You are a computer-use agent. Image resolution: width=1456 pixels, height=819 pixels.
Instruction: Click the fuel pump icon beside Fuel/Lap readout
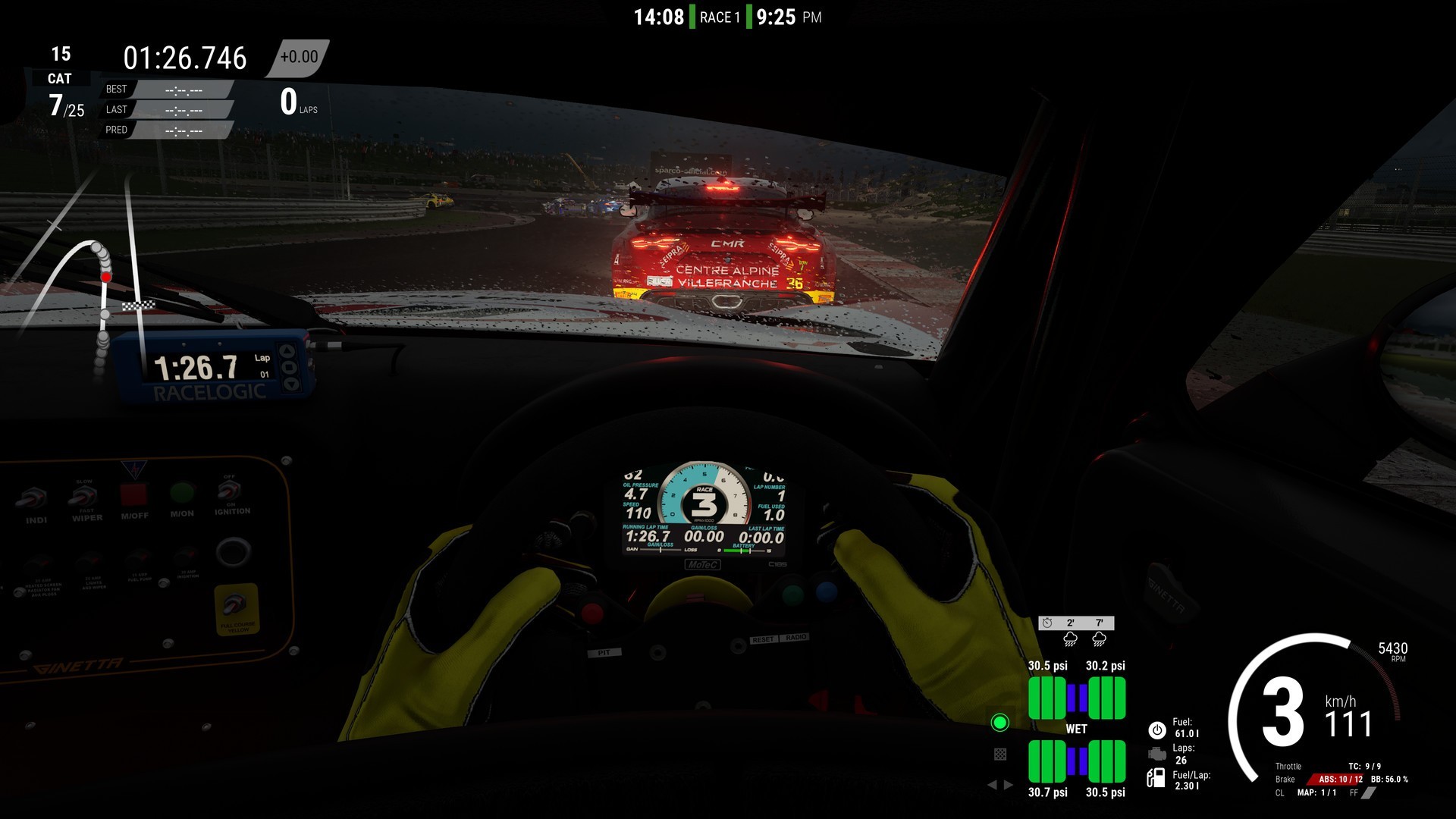(x=1156, y=777)
